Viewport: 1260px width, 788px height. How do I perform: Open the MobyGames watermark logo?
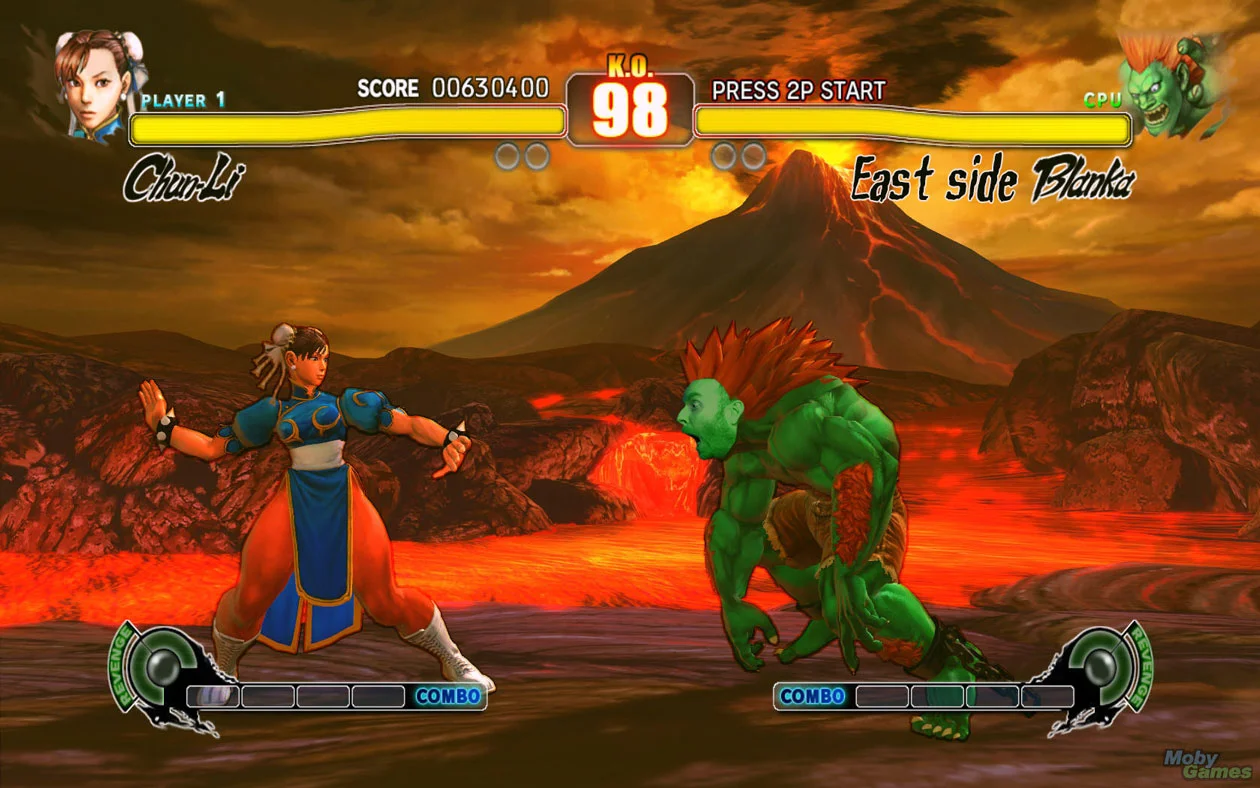tap(1207, 765)
